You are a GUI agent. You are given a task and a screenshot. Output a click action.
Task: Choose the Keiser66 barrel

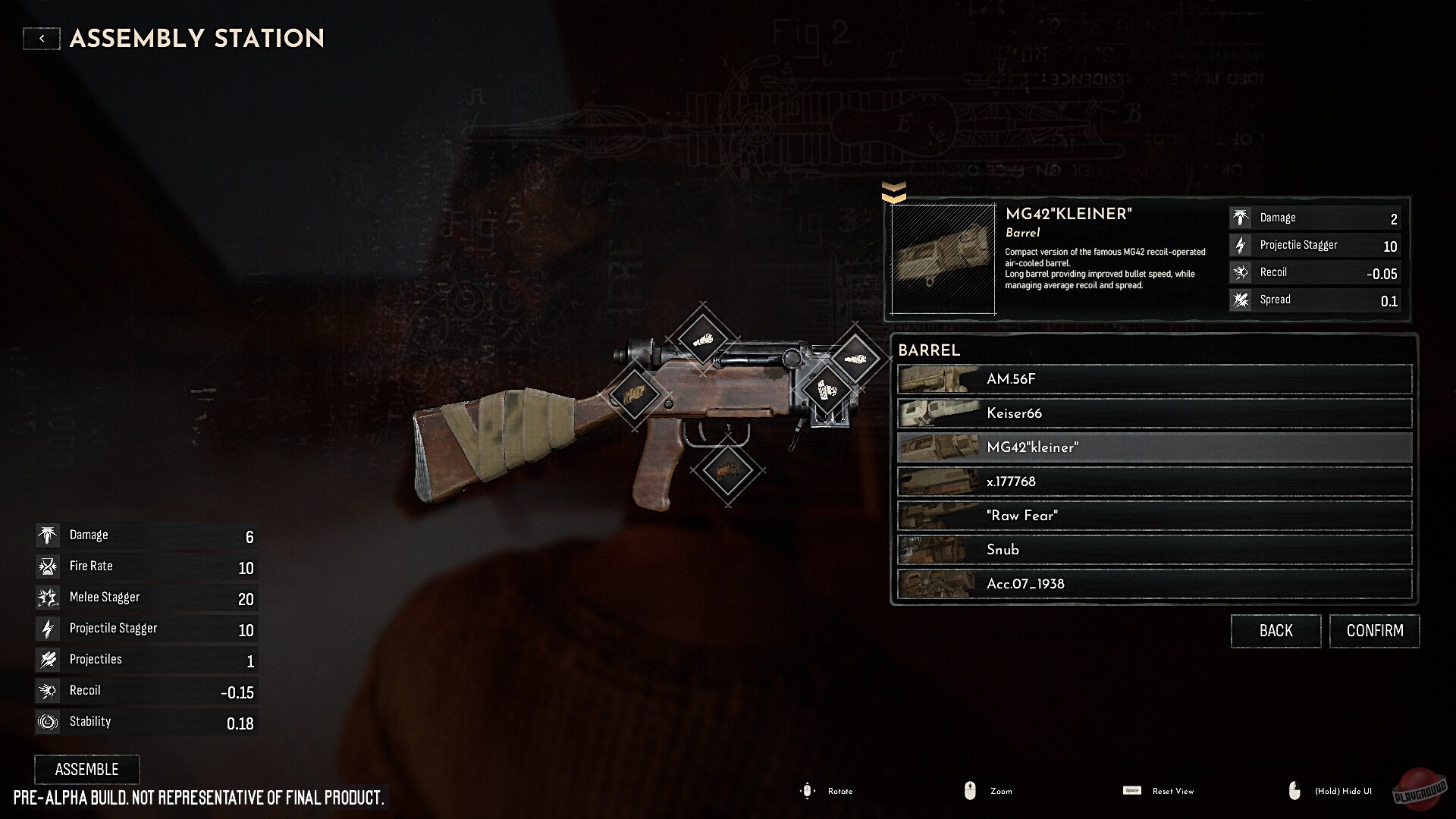point(1154,413)
